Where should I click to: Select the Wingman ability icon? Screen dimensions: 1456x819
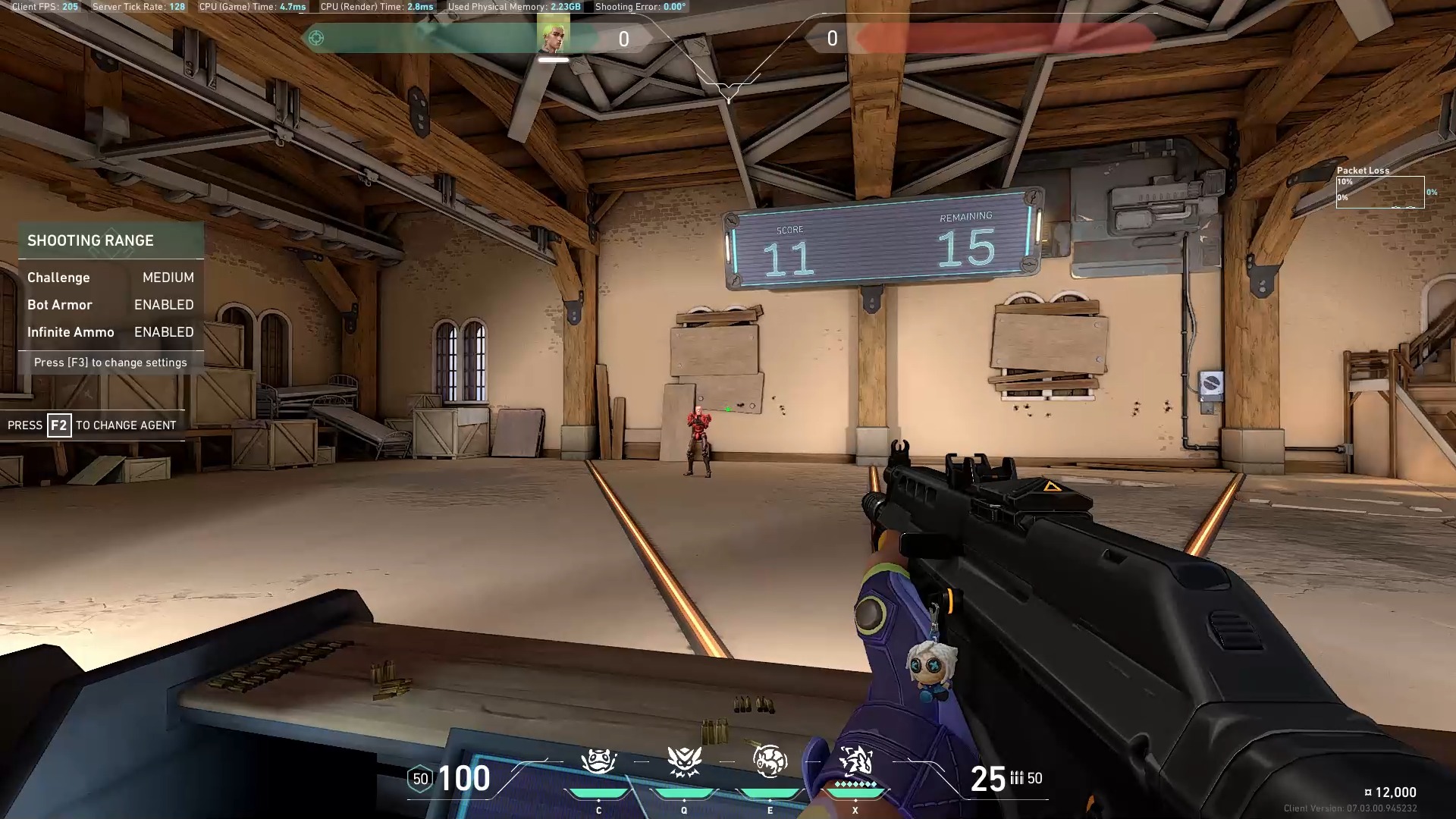coord(684,762)
